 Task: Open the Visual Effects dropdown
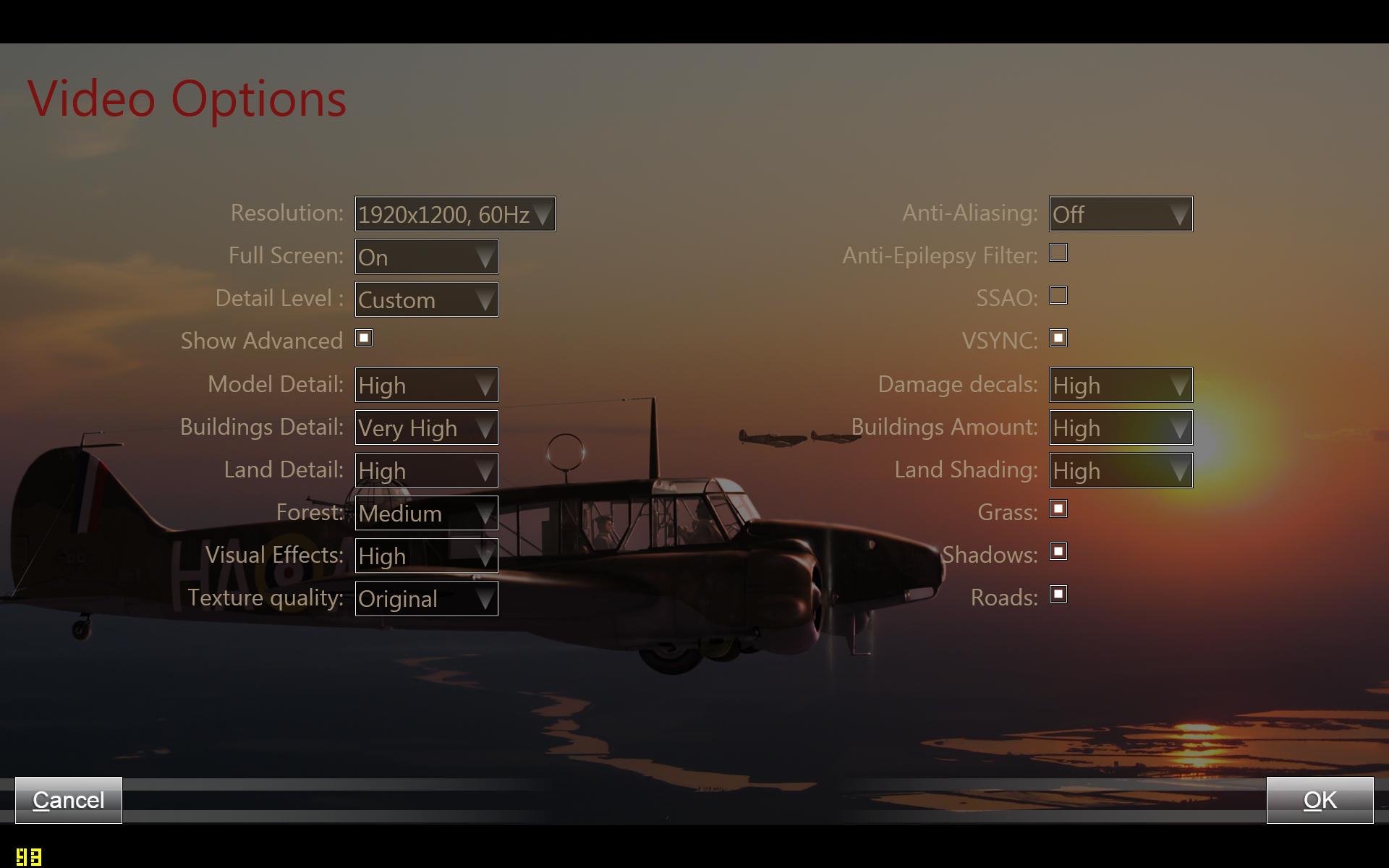coord(426,556)
